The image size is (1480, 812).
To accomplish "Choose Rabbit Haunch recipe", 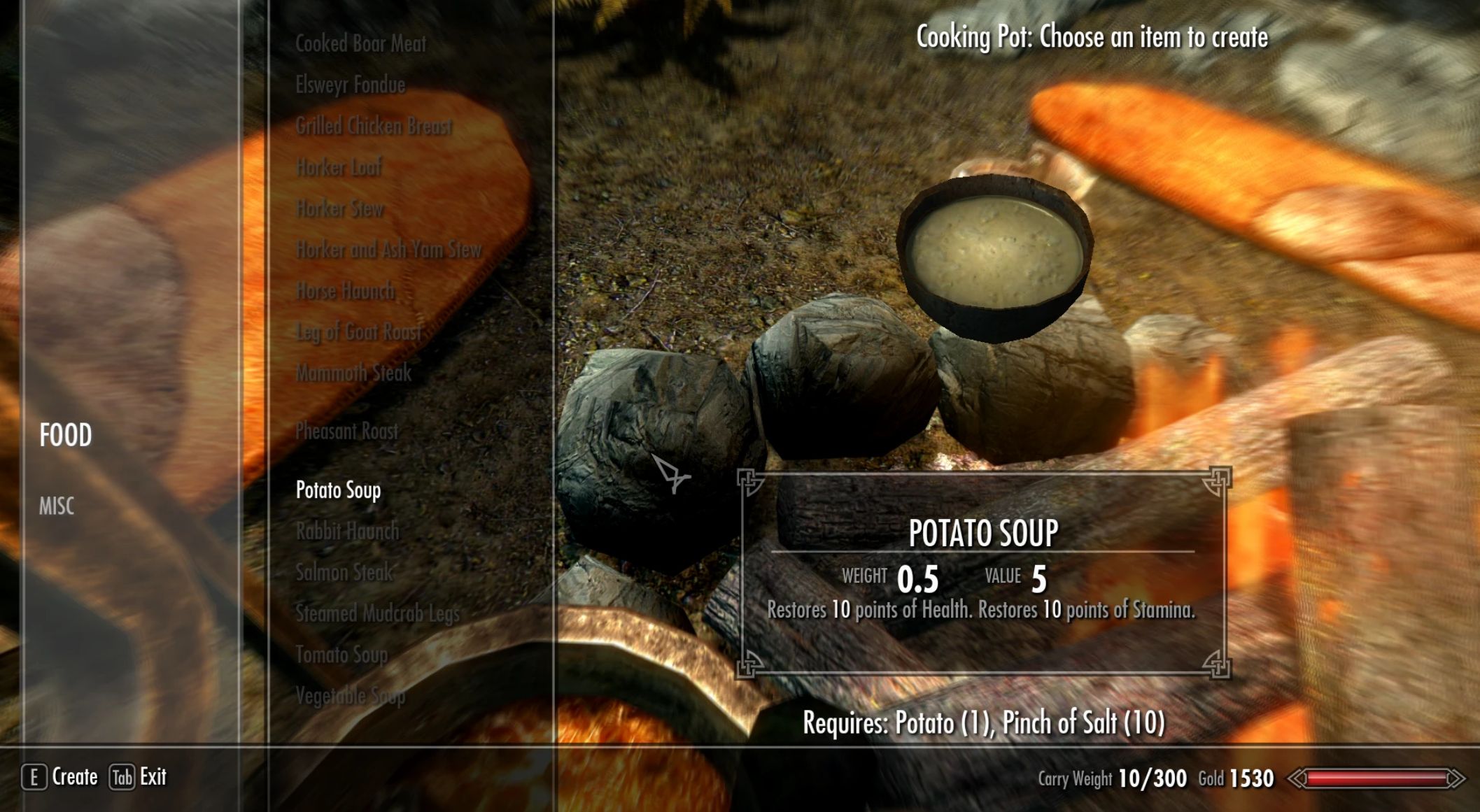I will click(x=347, y=532).
